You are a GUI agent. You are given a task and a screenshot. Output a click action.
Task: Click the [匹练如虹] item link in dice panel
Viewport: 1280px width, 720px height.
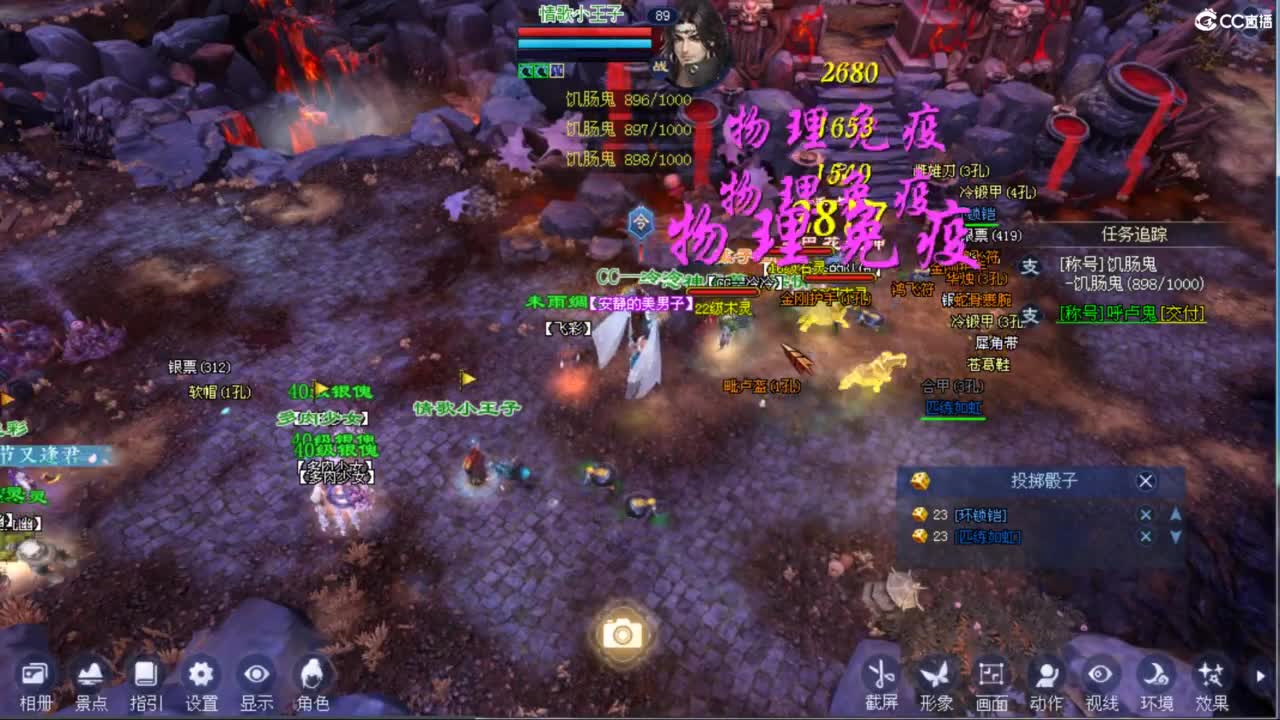pyautogui.click(x=989, y=536)
